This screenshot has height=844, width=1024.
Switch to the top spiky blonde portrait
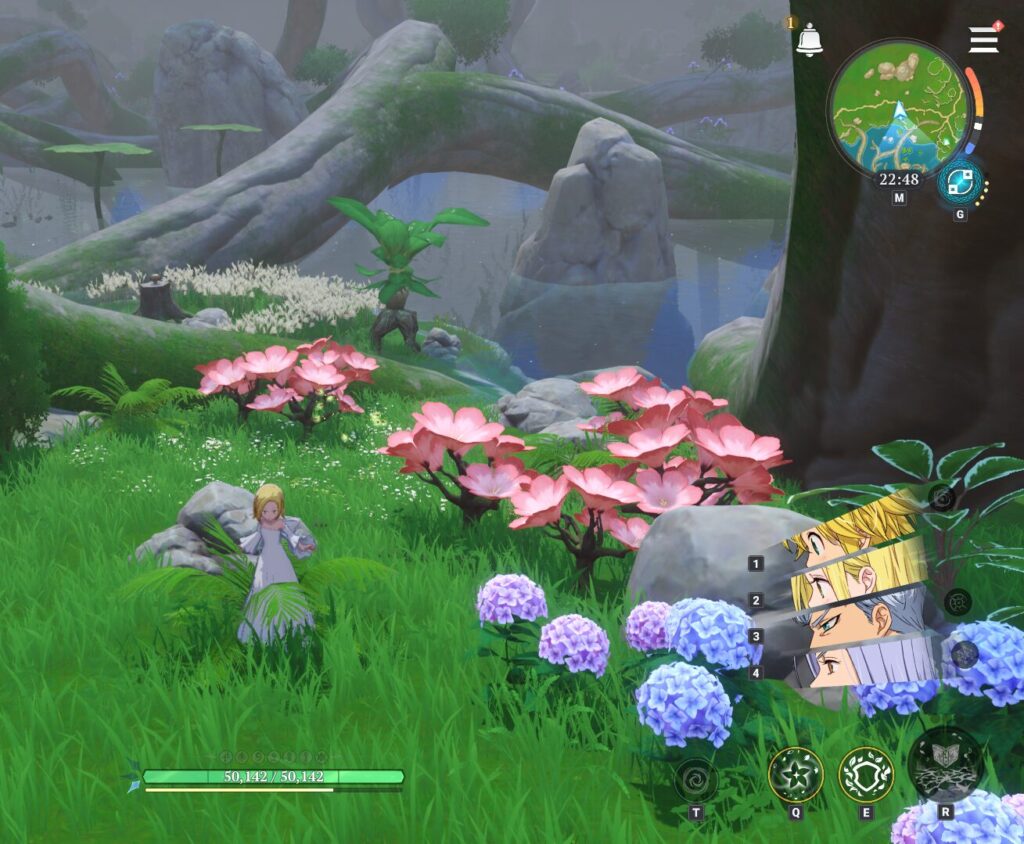[855, 529]
